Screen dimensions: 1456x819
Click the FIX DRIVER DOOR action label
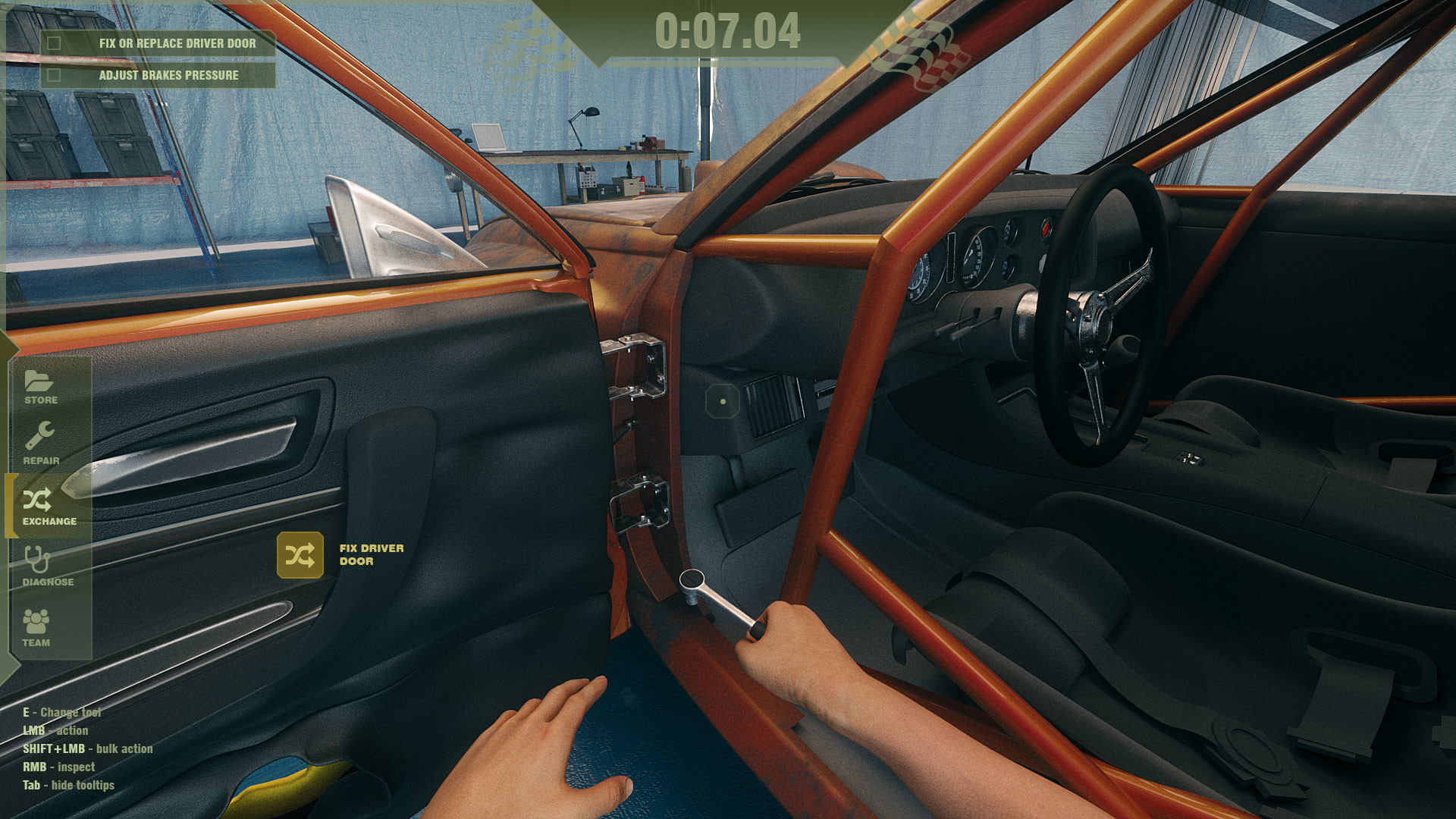point(371,554)
